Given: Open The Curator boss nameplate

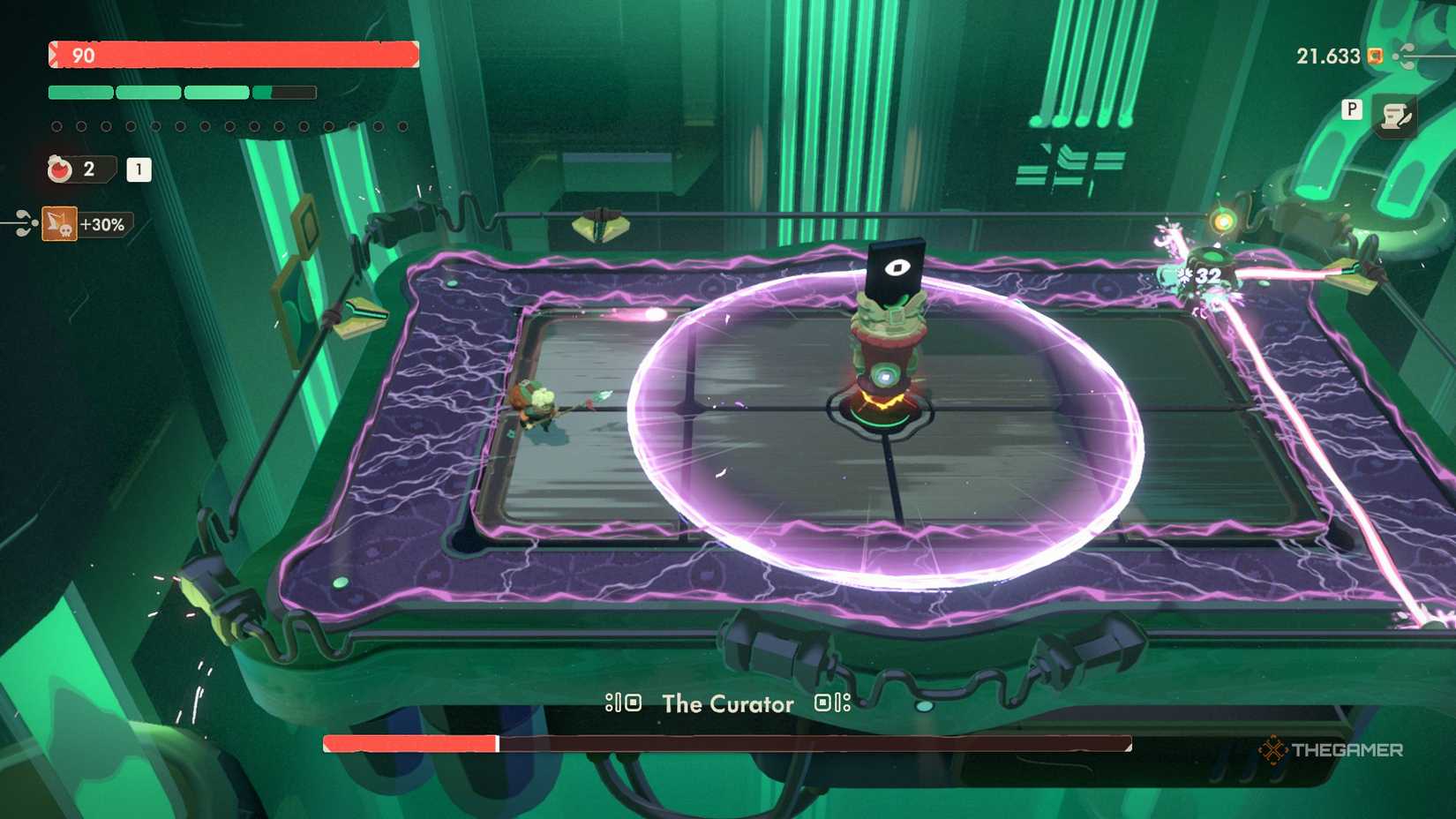Looking at the screenshot, I should tap(725, 704).
